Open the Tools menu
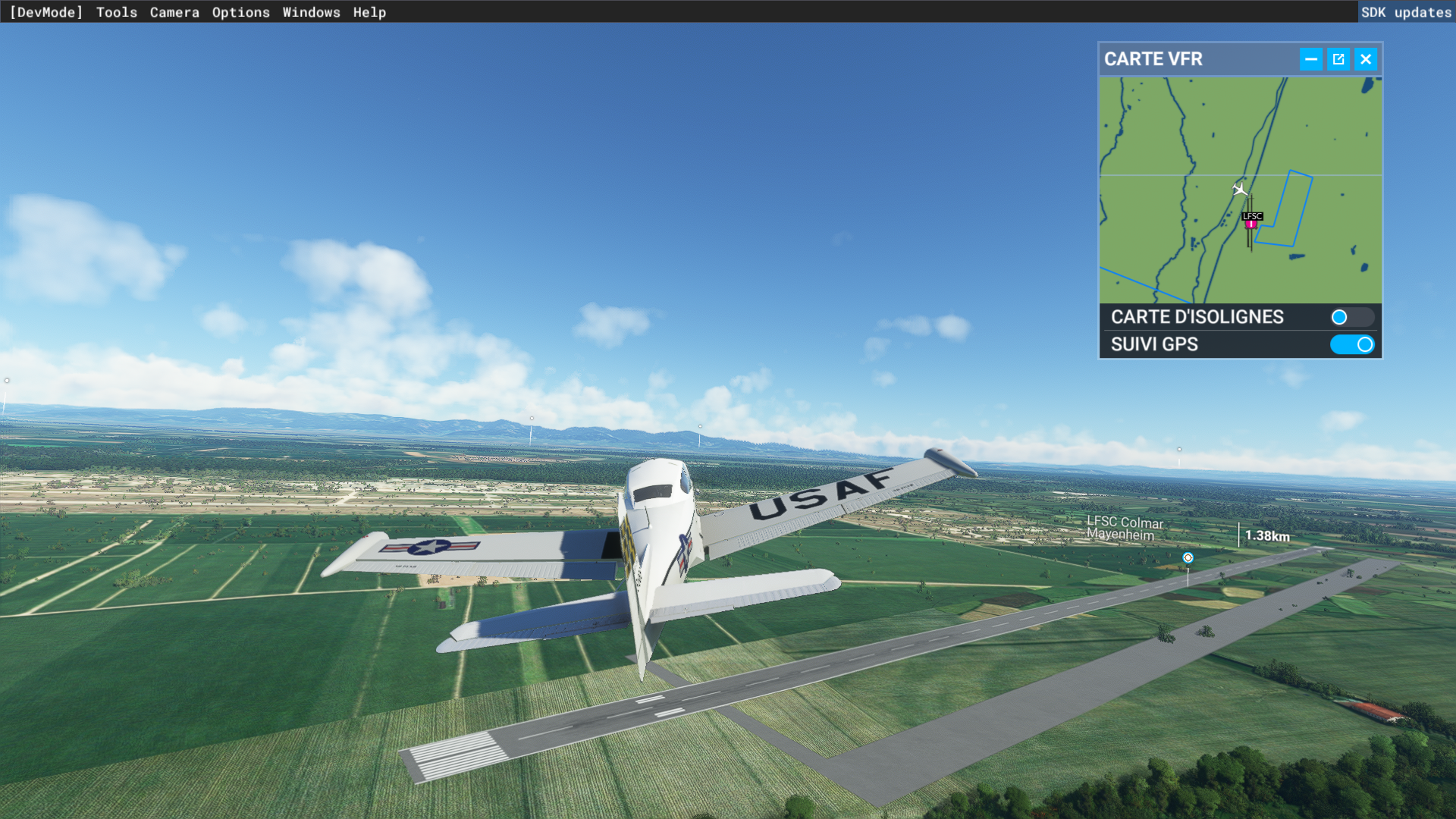 pos(117,12)
